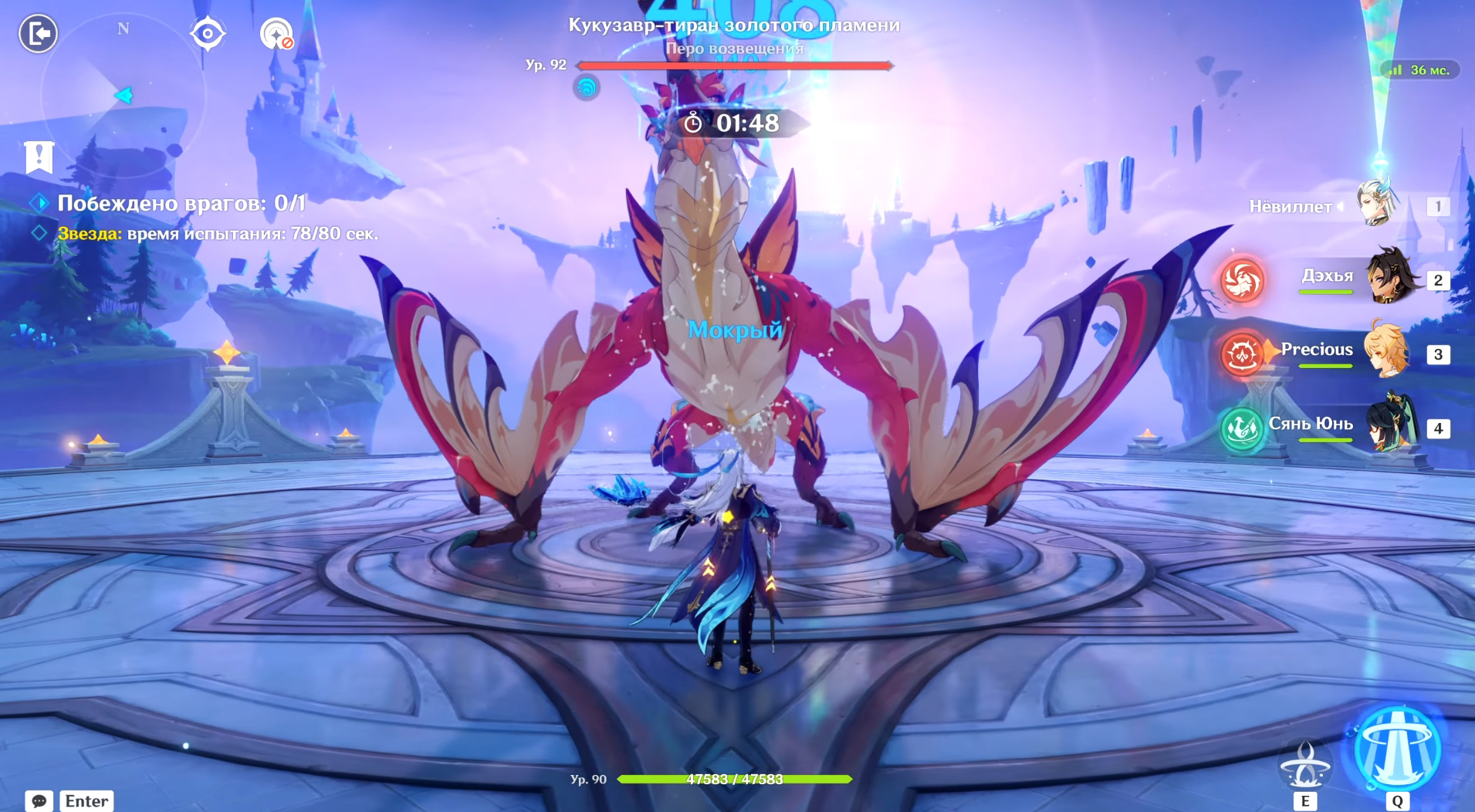Open the chat speech bubble
The width and height of the screenshot is (1475, 812).
click(39, 801)
